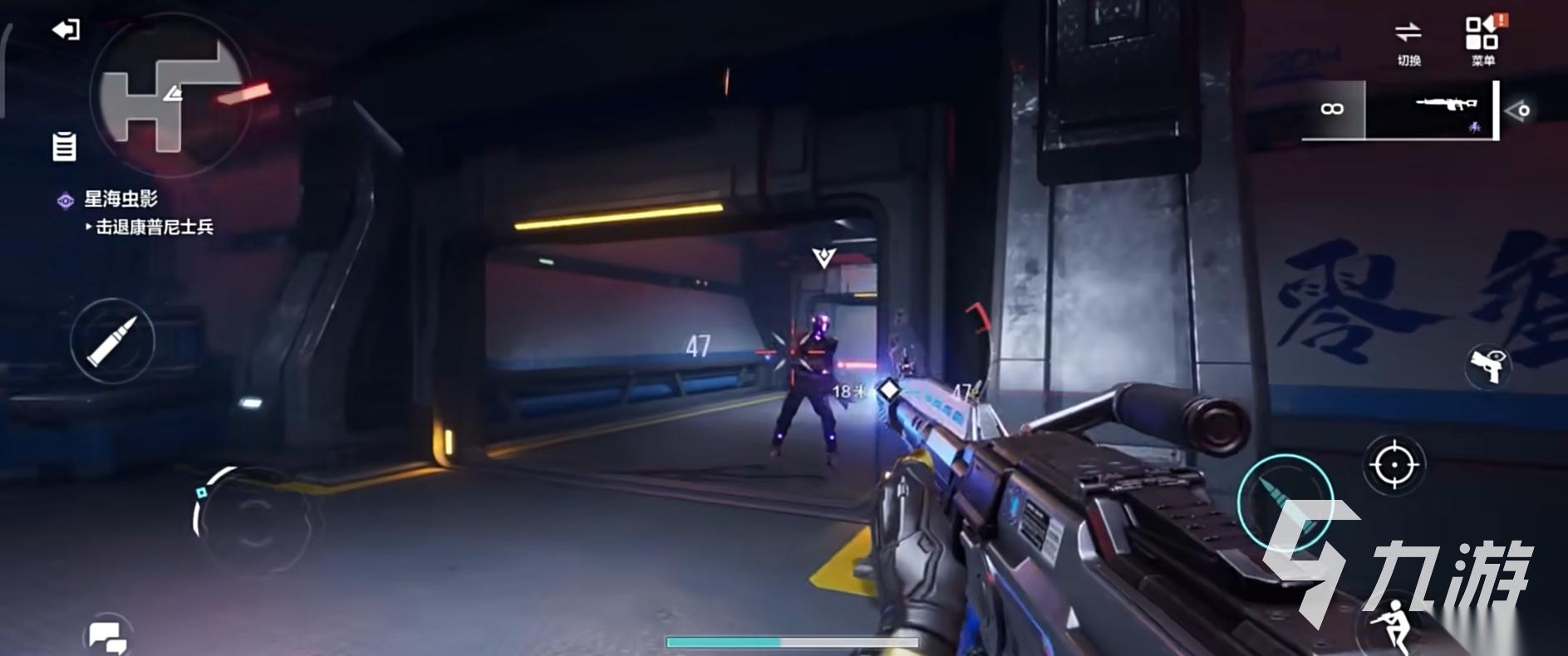Click the arrow beside the weapon panel
The image size is (1568, 656).
(1519, 110)
